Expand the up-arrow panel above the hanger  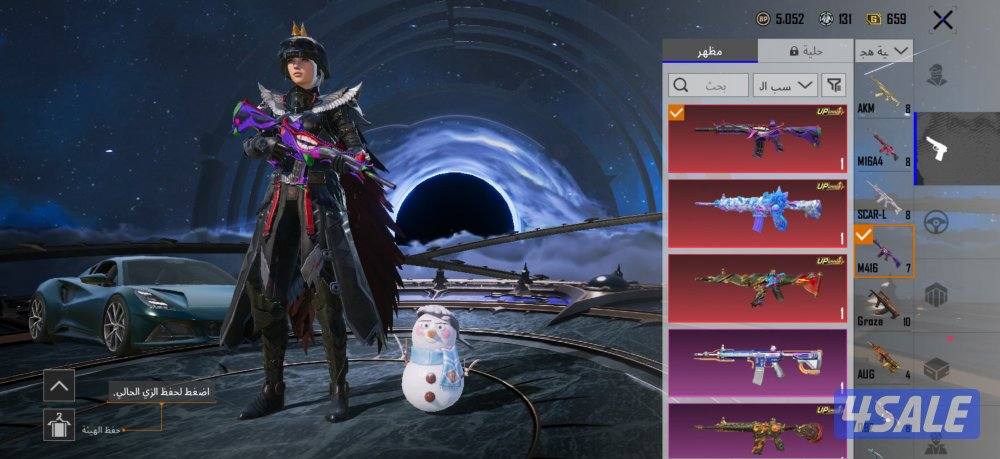pyautogui.click(x=59, y=385)
